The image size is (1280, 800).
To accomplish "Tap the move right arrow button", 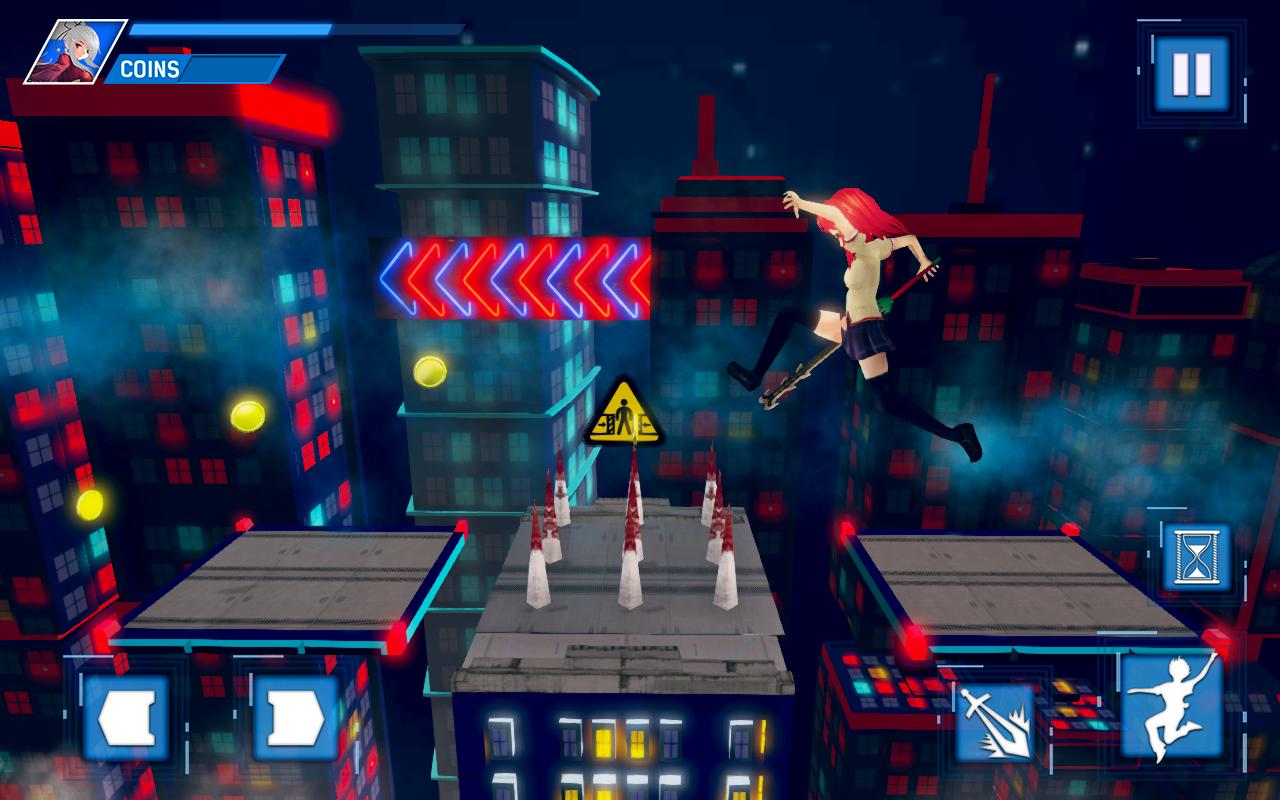I will coord(295,717).
